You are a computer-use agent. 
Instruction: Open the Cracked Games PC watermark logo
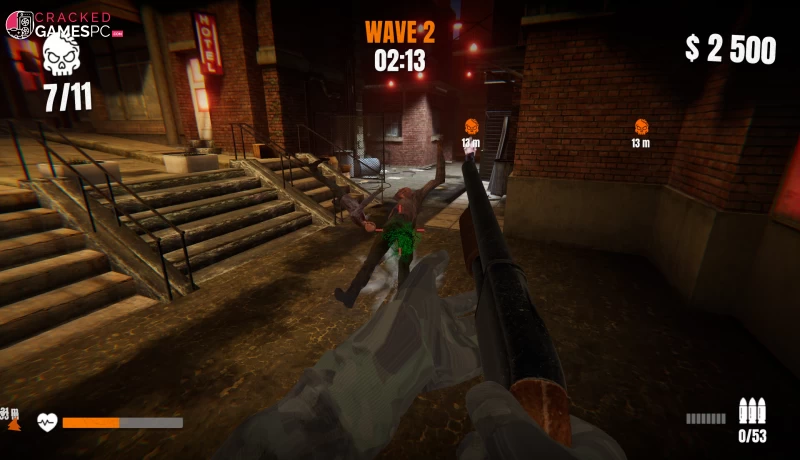(x=63, y=25)
